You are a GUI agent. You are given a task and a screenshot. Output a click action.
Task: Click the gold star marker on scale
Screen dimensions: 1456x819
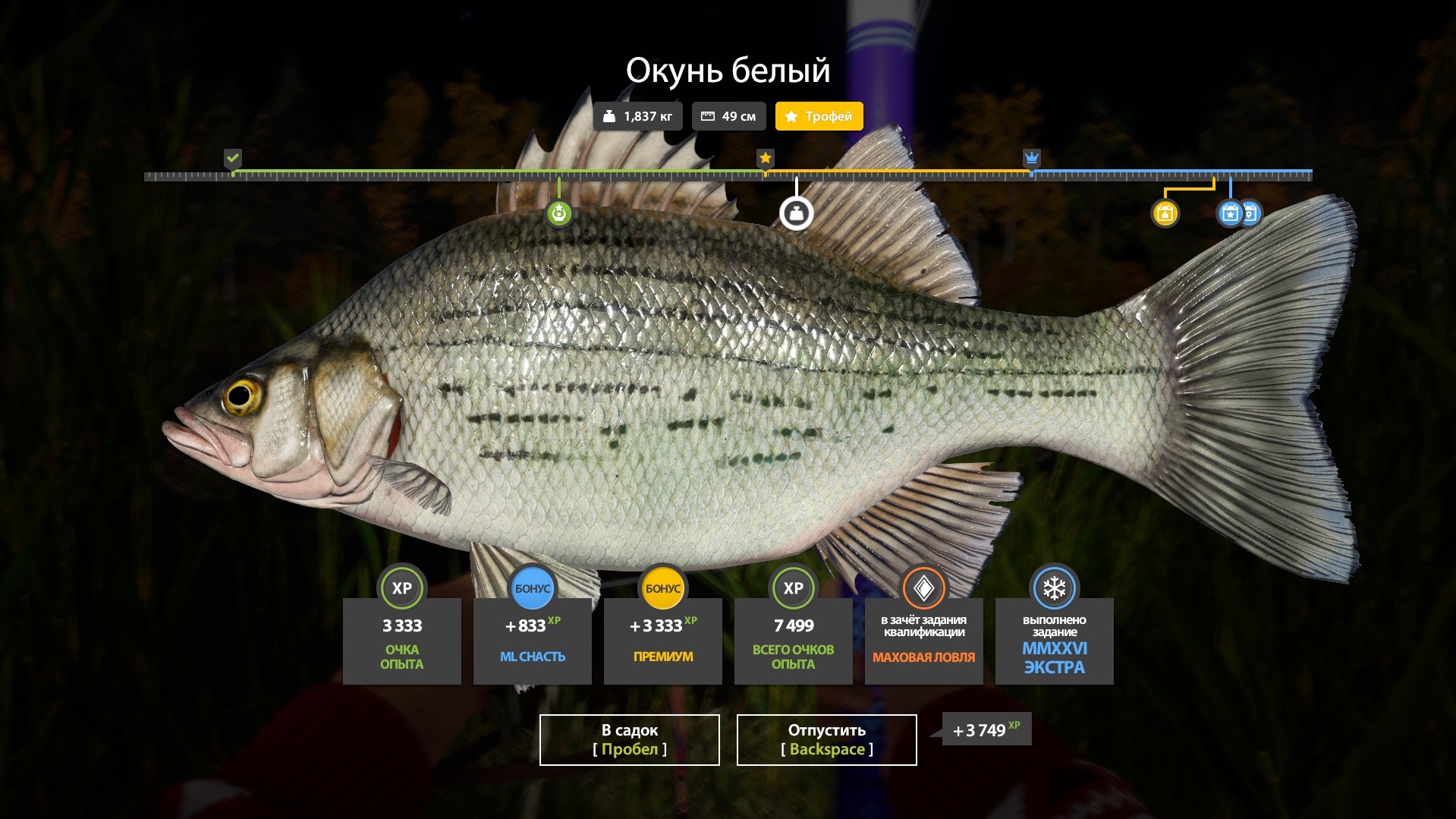pyautogui.click(x=766, y=159)
